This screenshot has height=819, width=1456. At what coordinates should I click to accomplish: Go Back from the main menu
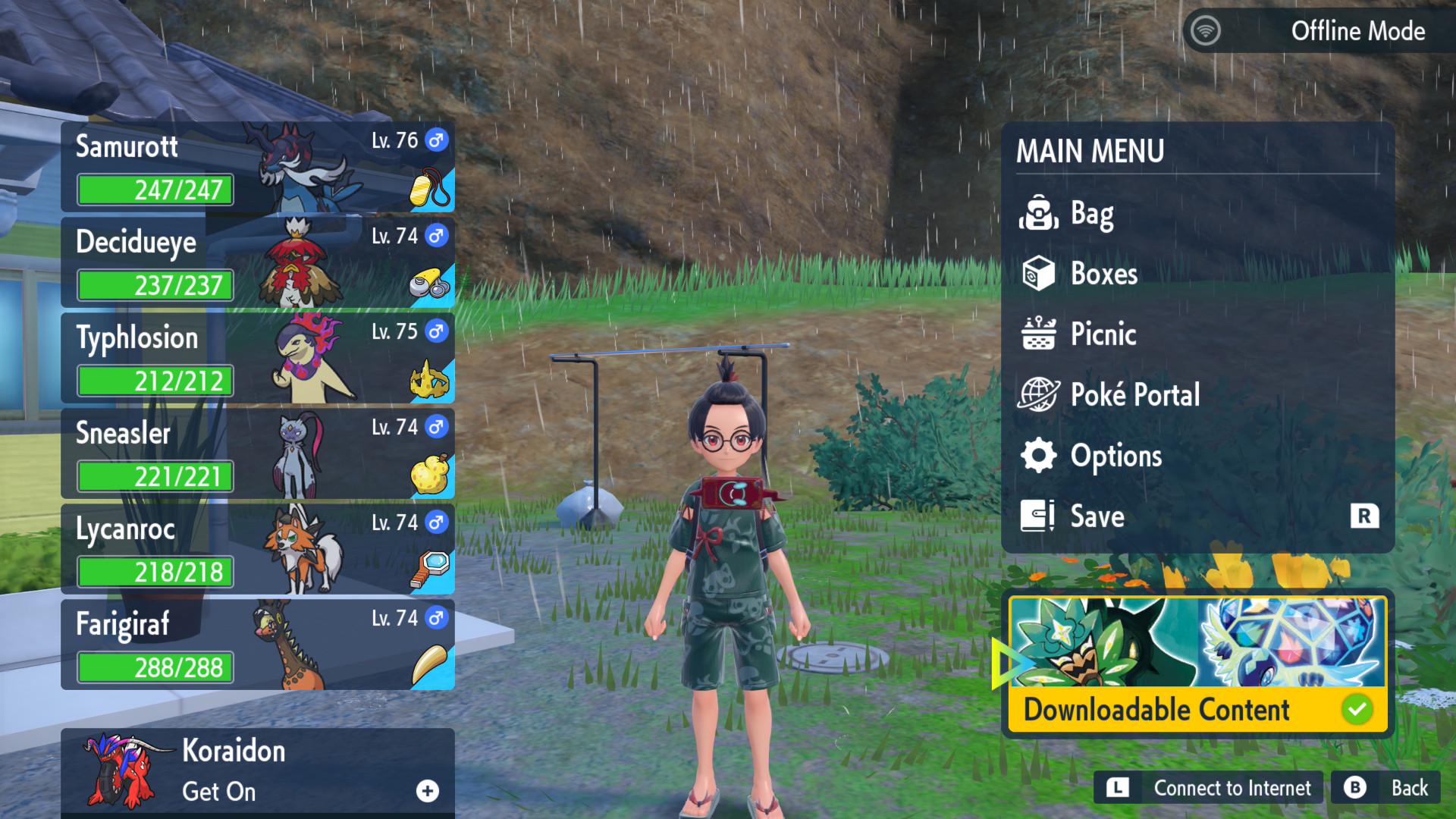(x=1386, y=789)
